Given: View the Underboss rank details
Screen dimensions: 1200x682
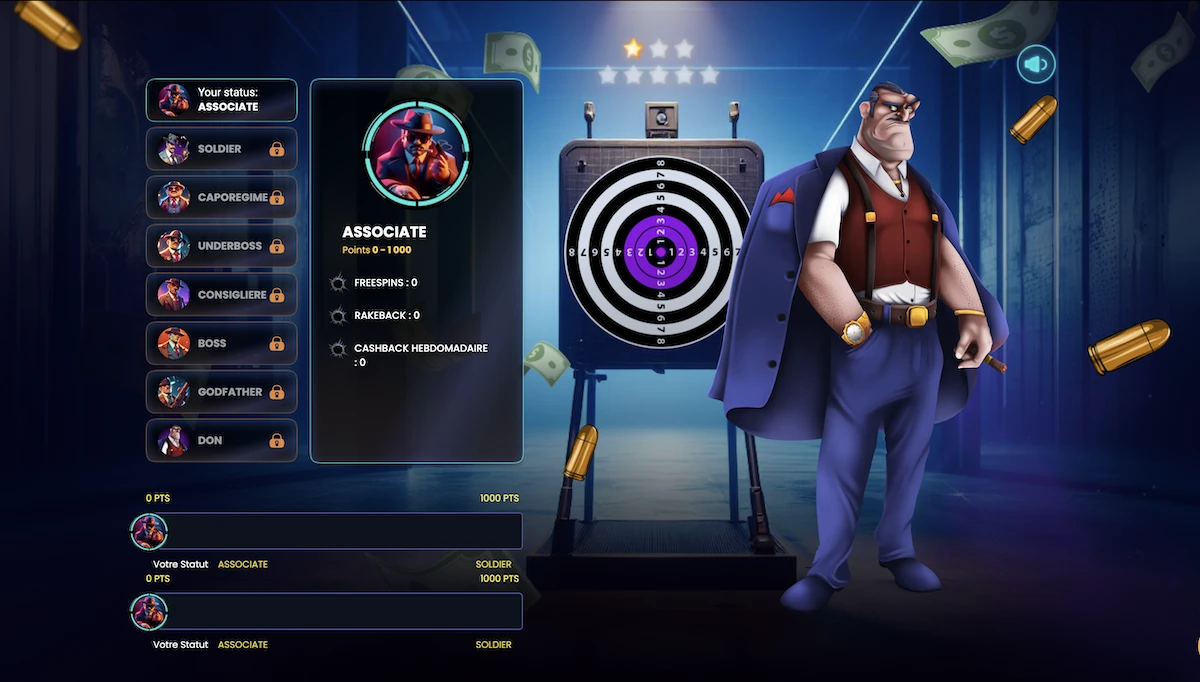Looking at the screenshot, I should coord(222,246).
